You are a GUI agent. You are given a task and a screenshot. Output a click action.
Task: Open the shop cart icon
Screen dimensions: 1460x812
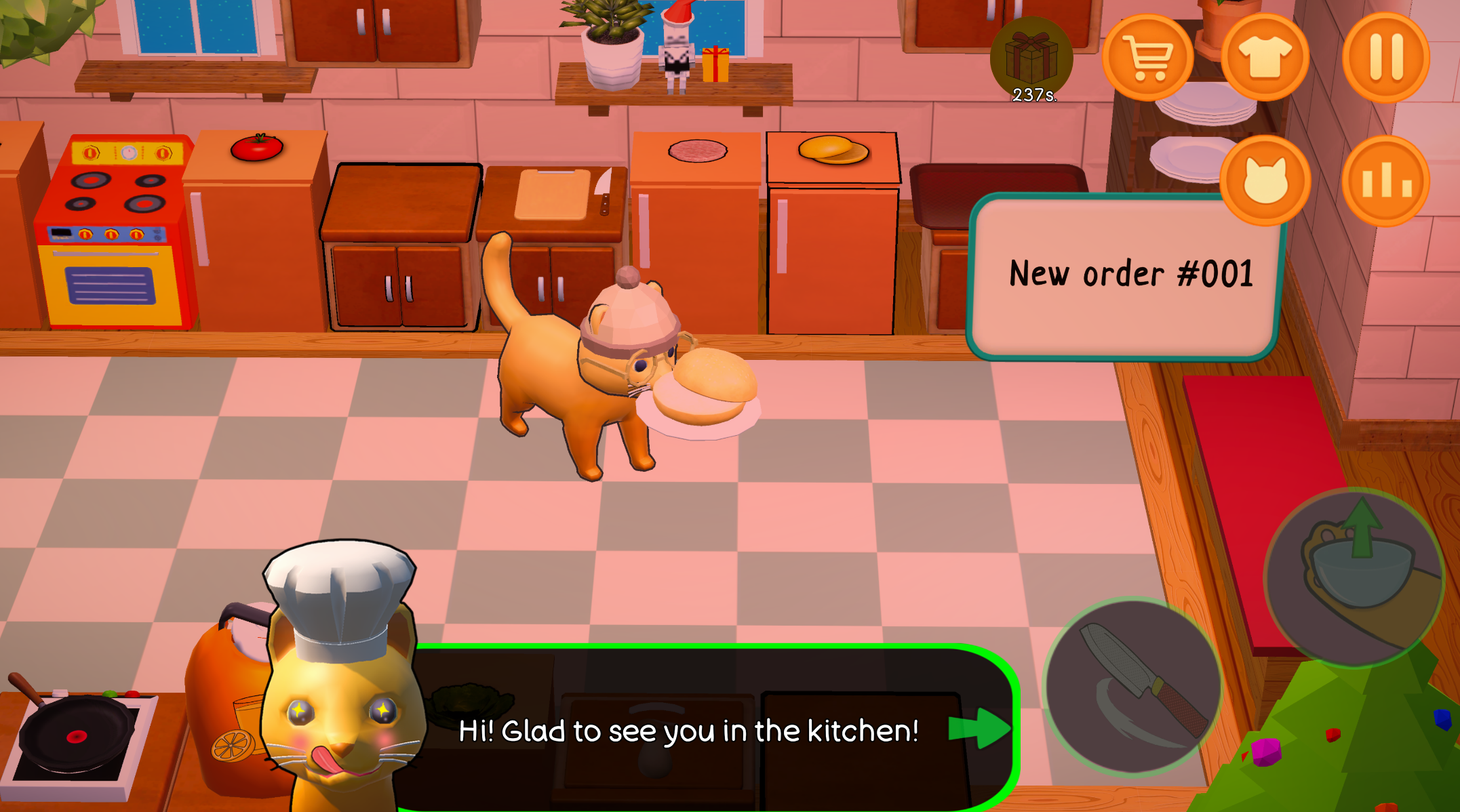1149,57
